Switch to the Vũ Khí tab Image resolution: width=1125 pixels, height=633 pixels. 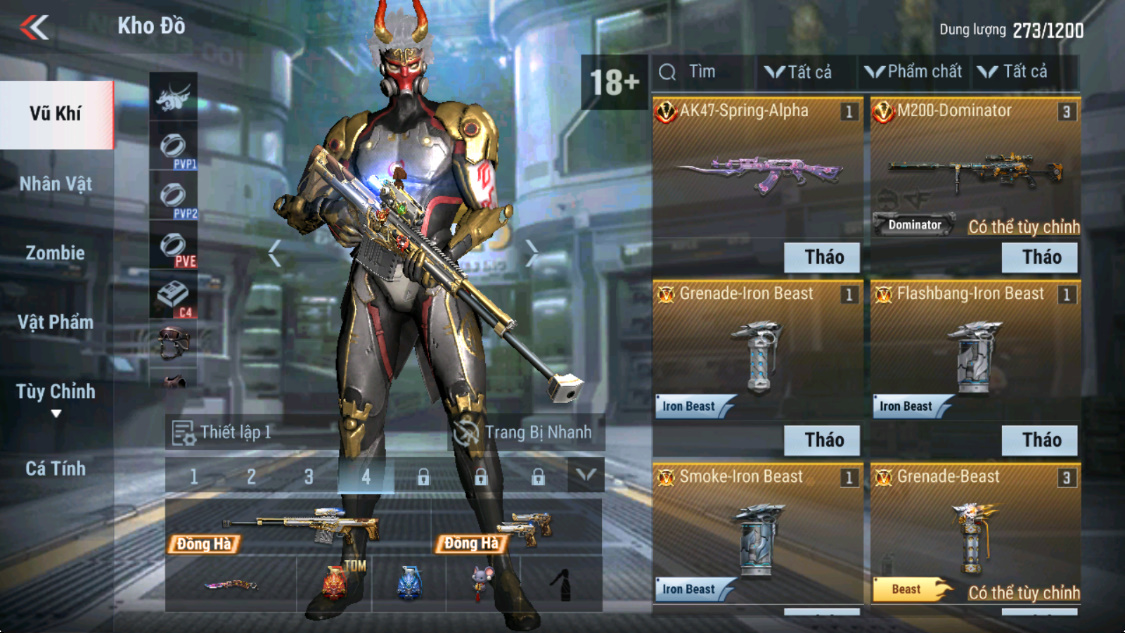(55, 114)
